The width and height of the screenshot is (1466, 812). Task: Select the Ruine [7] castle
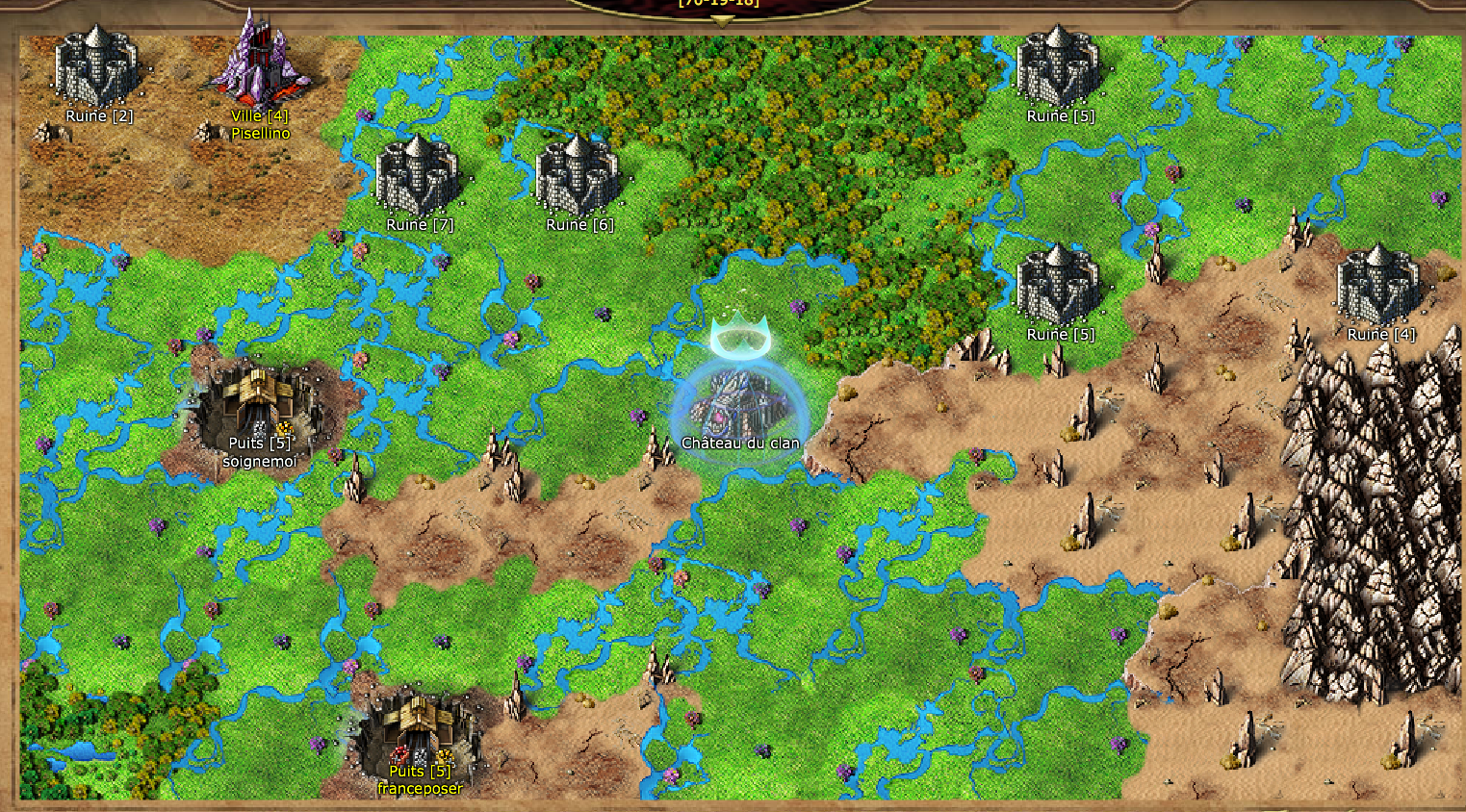tap(418, 177)
